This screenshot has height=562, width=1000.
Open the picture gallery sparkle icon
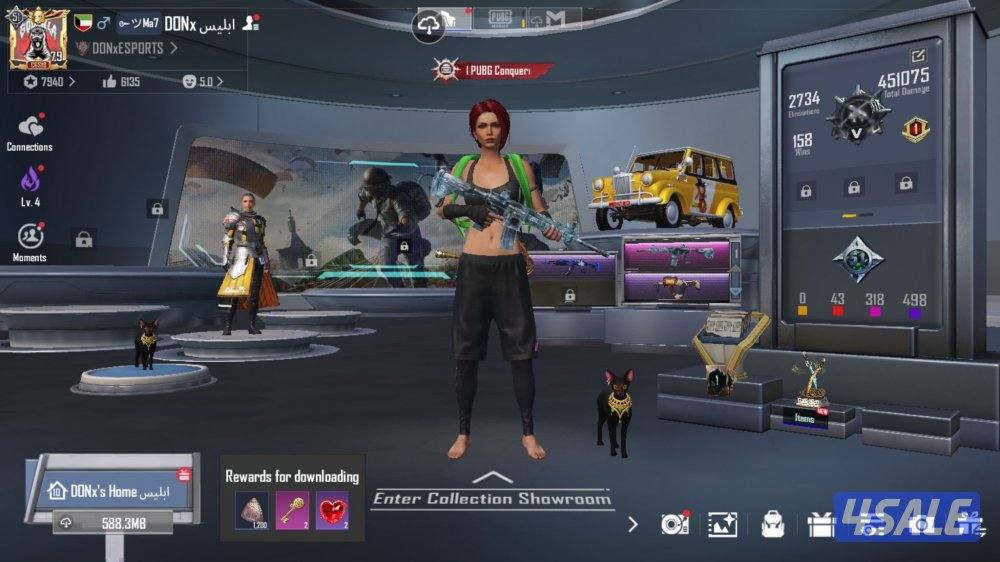pos(722,523)
